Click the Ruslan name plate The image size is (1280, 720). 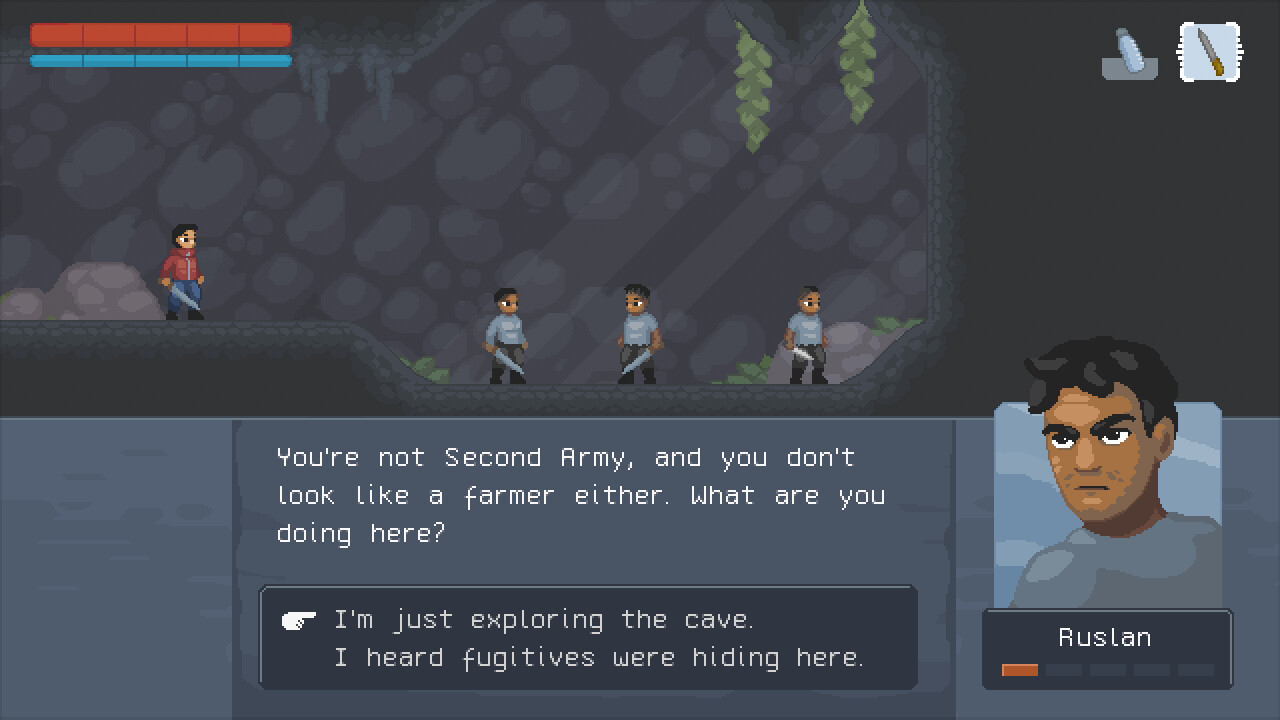pyautogui.click(x=1105, y=637)
